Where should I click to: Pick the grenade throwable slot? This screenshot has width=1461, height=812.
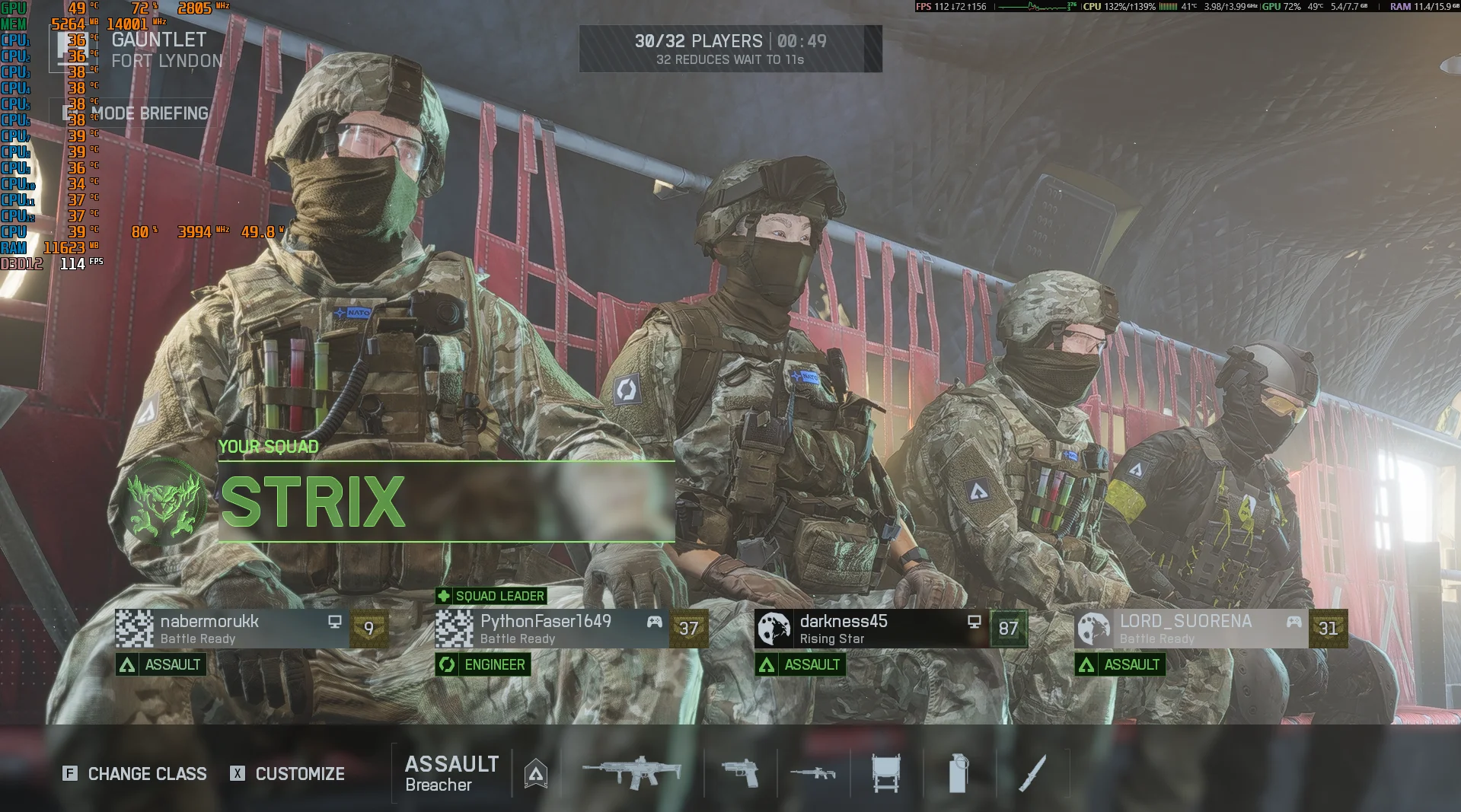[x=959, y=774]
